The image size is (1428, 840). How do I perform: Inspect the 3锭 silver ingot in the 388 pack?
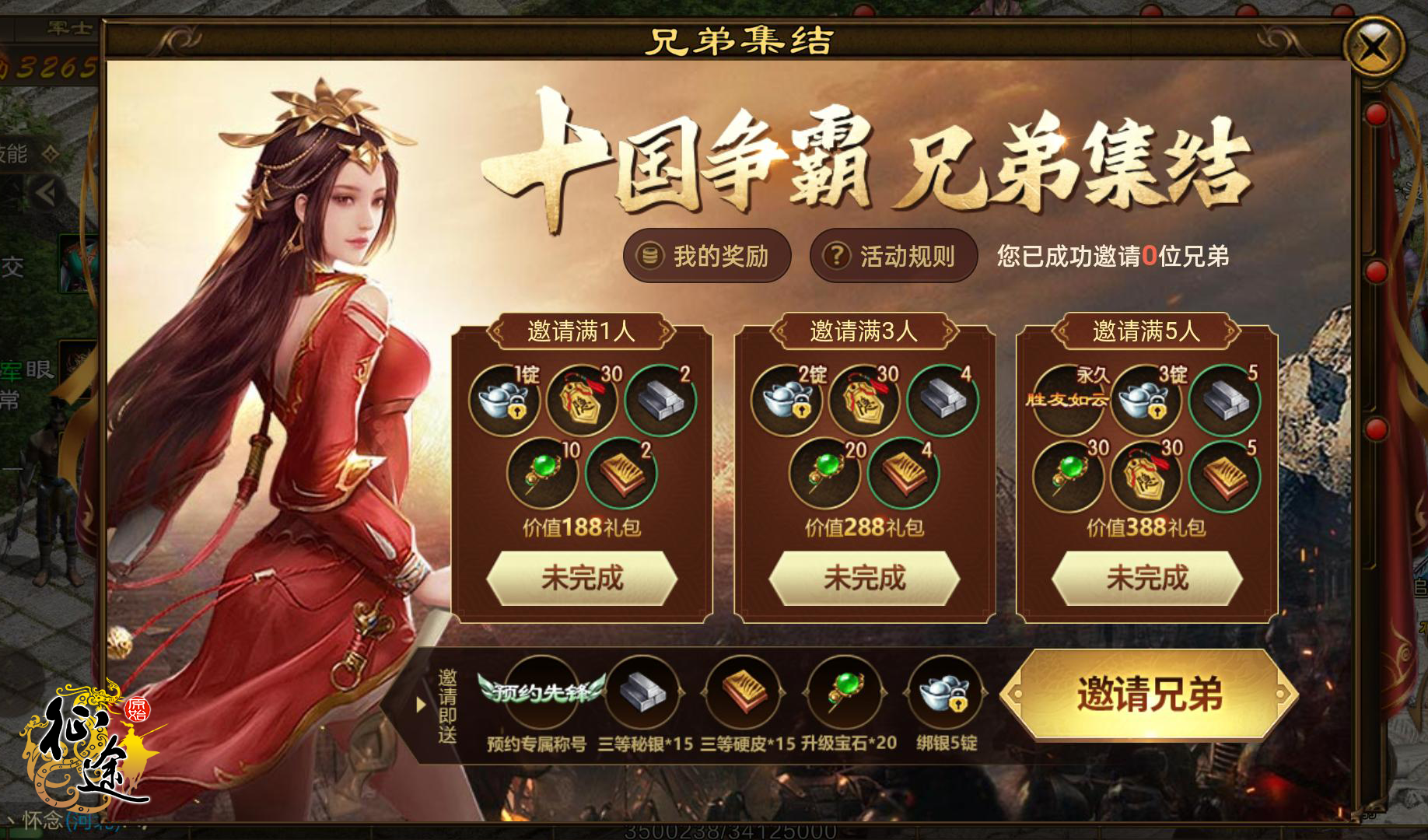point(1145,400)
